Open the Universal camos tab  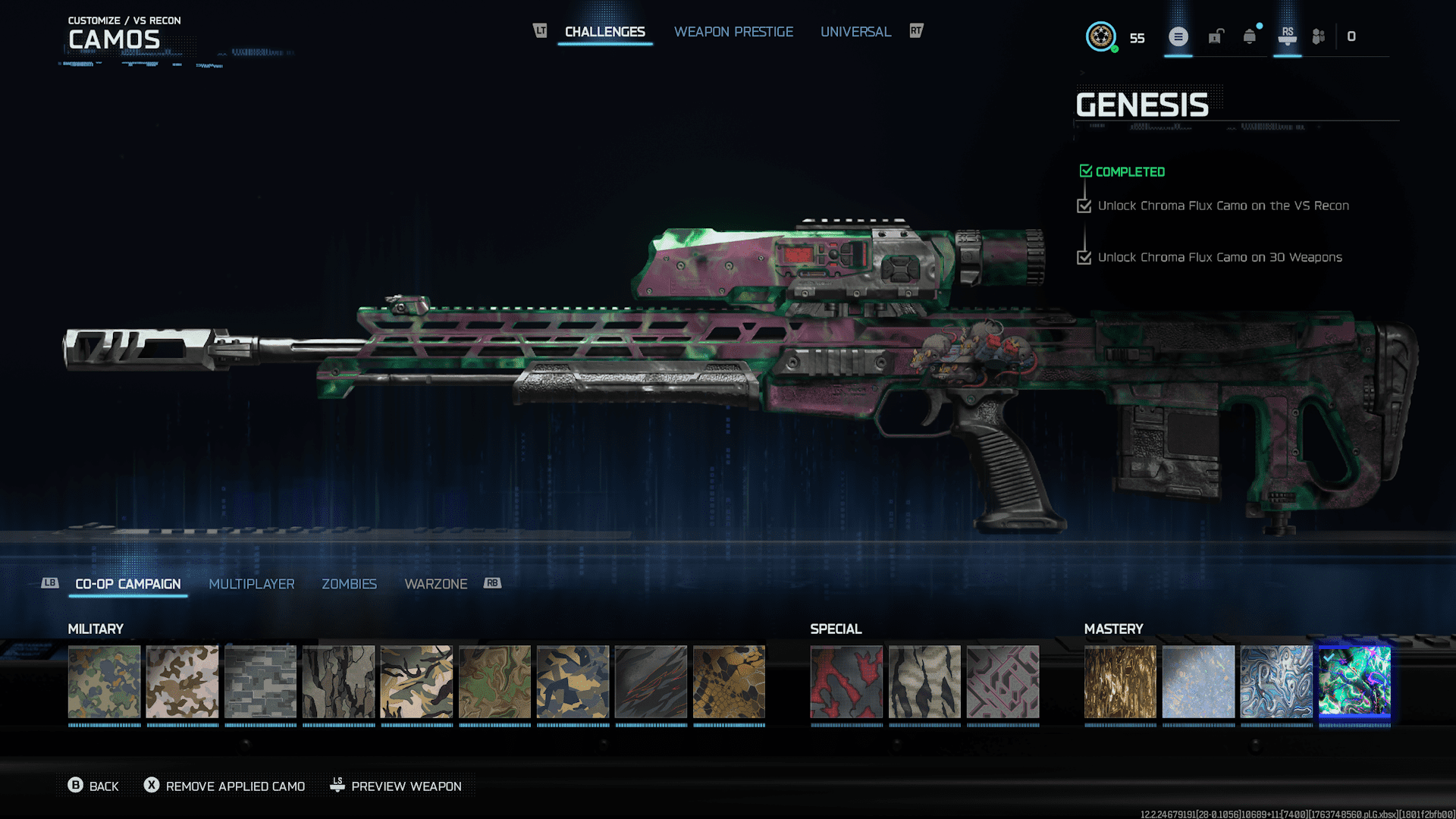(x=855, y=32)
